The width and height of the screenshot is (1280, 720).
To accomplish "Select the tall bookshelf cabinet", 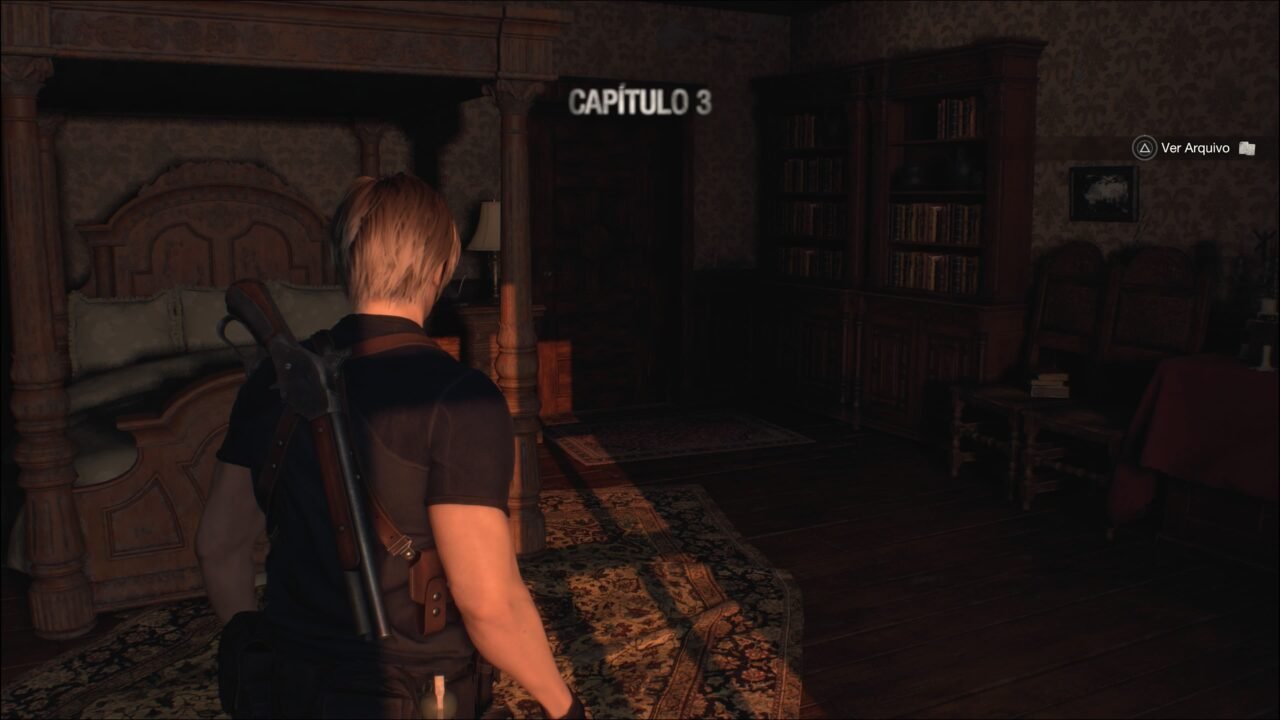I will [900, 250].
